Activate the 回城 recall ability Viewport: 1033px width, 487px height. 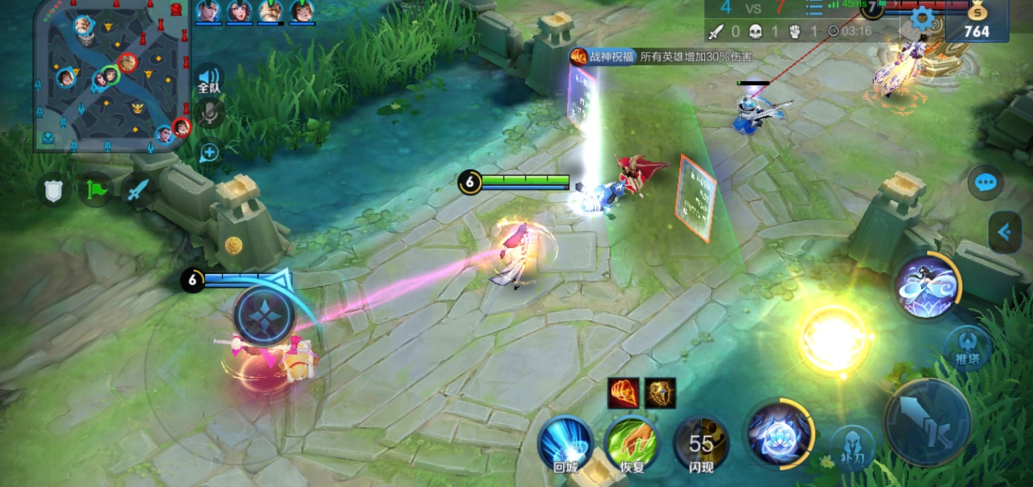[x=565, y=443]
